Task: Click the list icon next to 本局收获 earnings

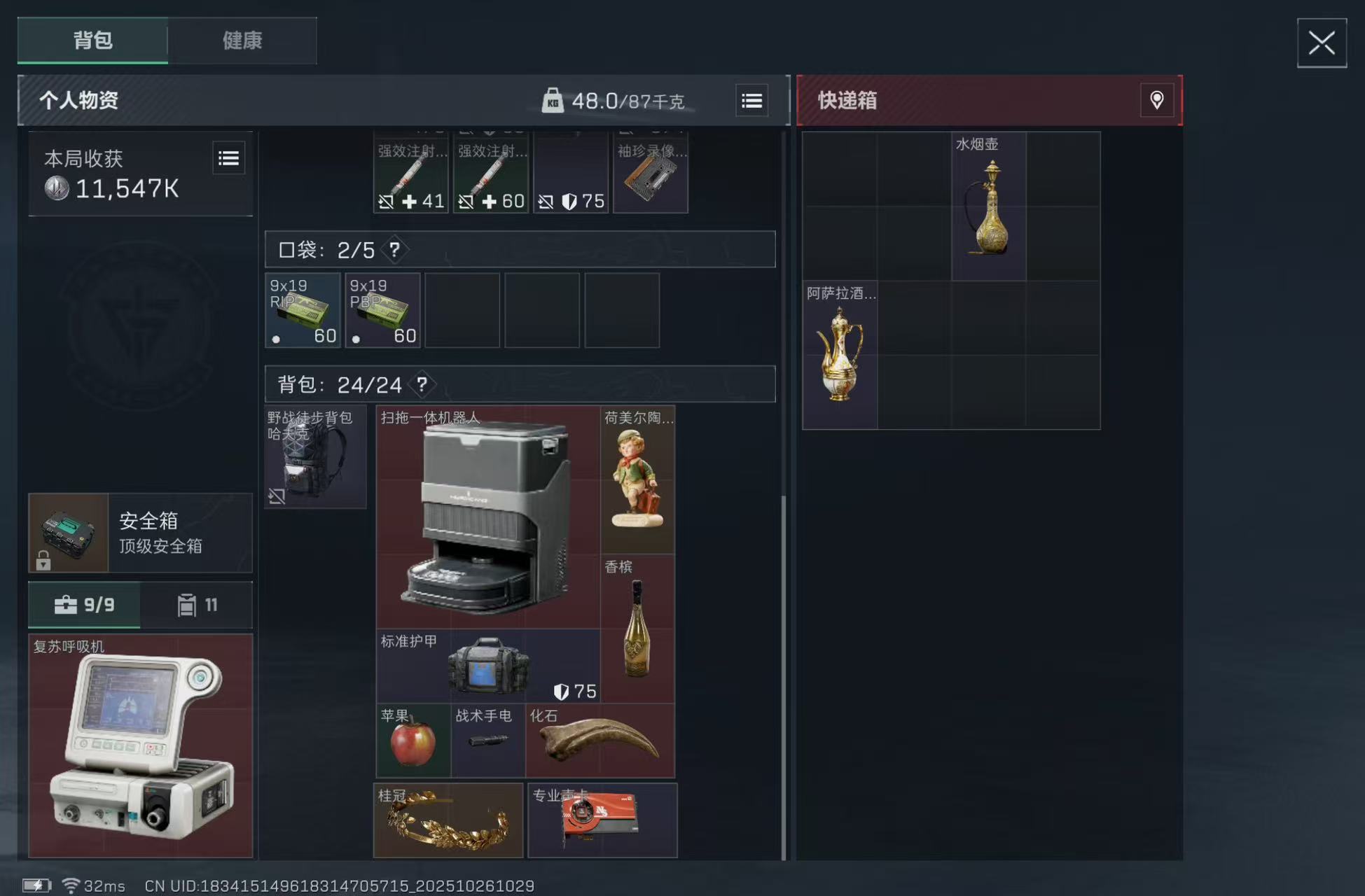Action: tap(229, 158)
